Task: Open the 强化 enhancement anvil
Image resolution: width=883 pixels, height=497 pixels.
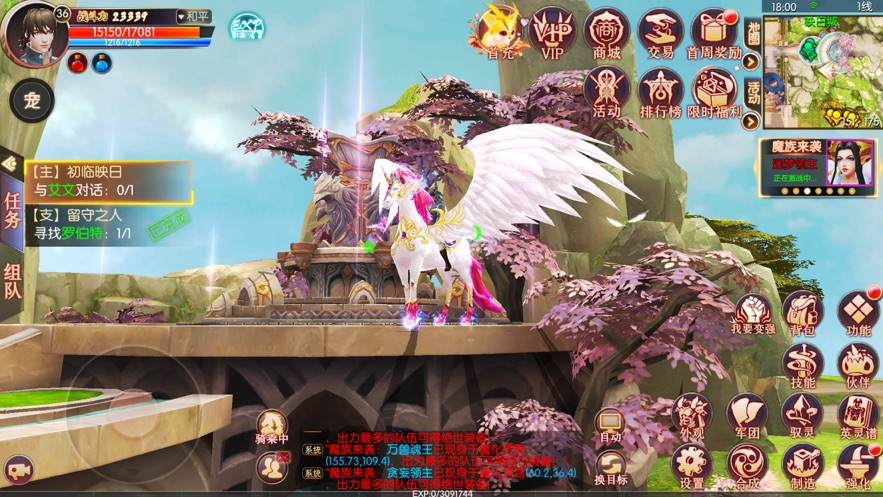Action: (858, 464)
